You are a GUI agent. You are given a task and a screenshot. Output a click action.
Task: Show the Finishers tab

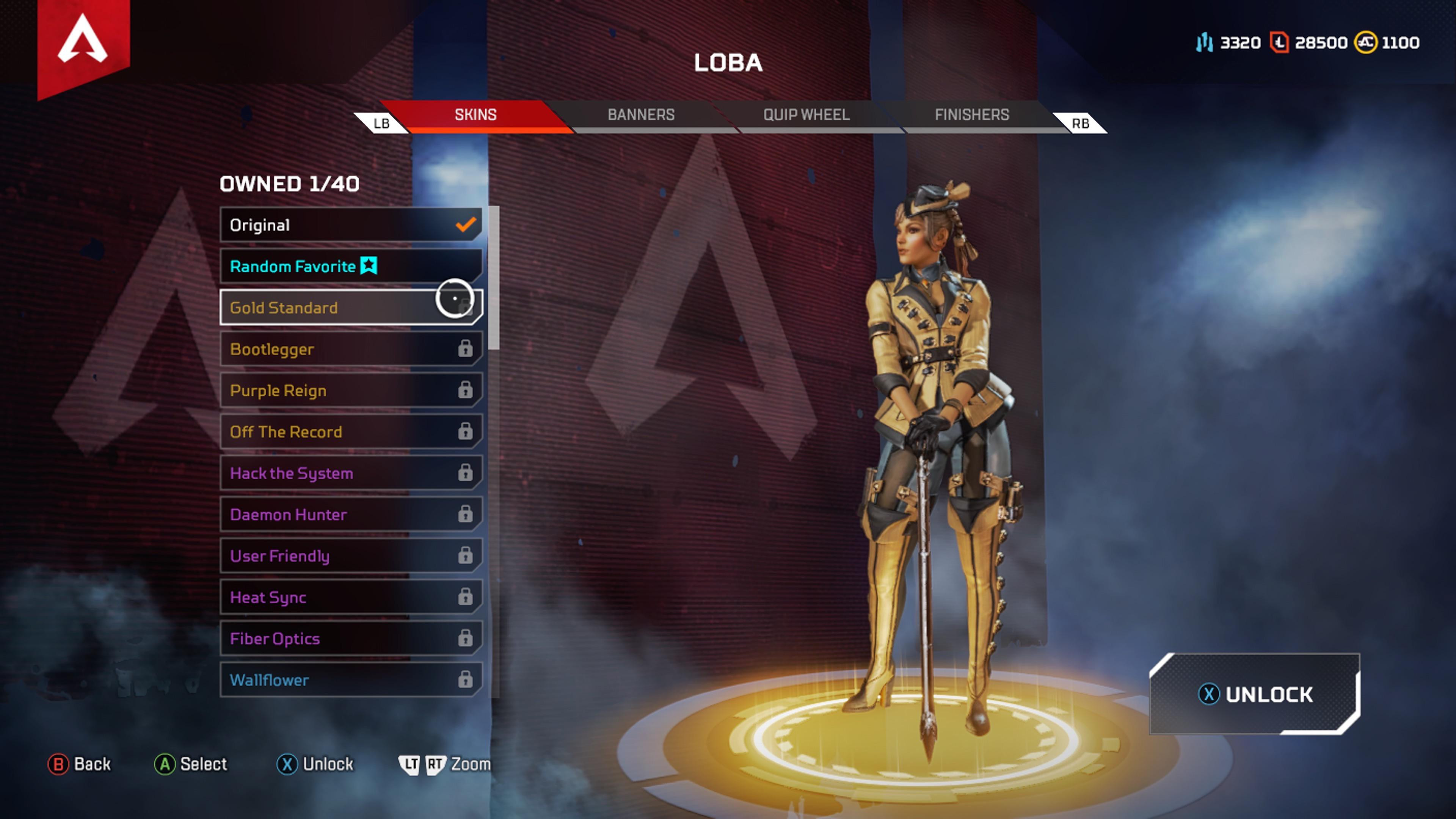click(x=971, y=115)
